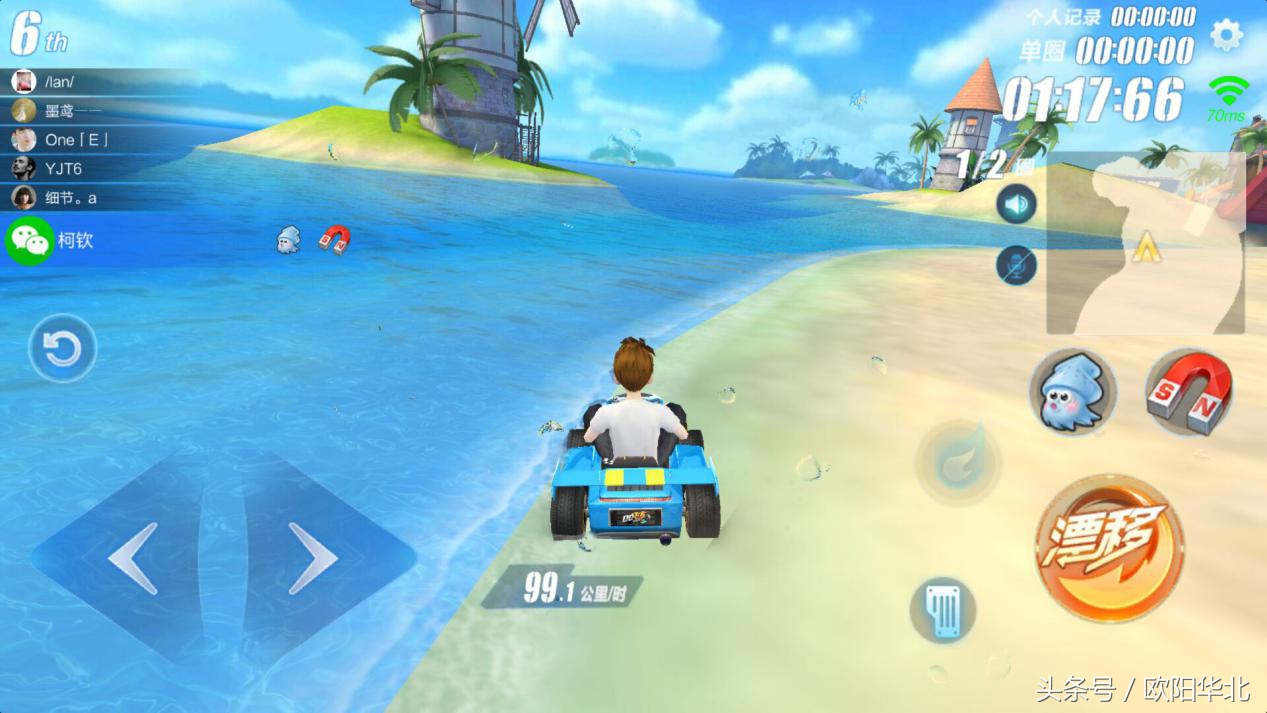Tap the circular reset arrow button
The image size is (1267, 713).
tap(63, 349)
